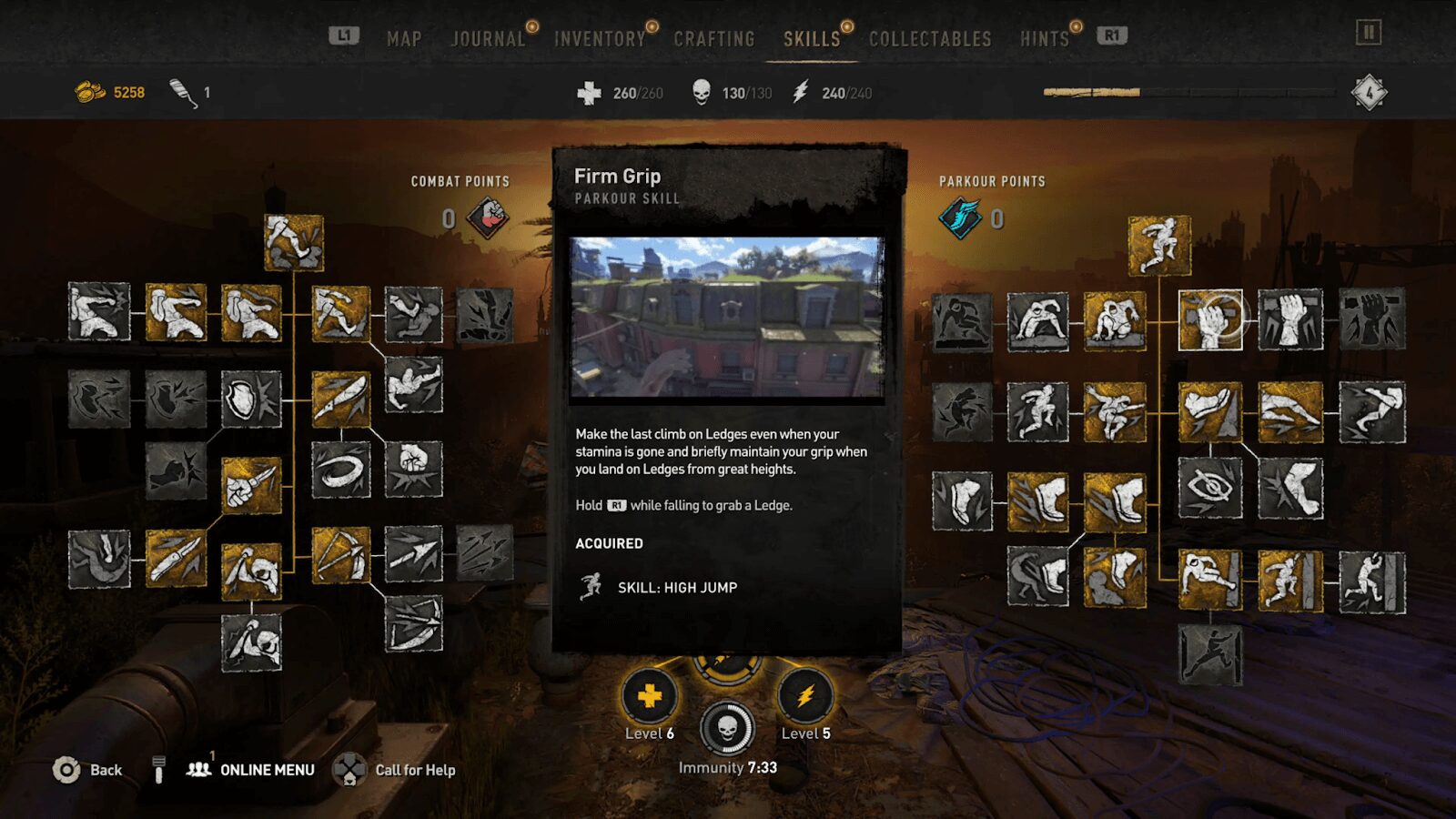Open the Collectables tab
1456x819 pixels.
click(930, 39)
